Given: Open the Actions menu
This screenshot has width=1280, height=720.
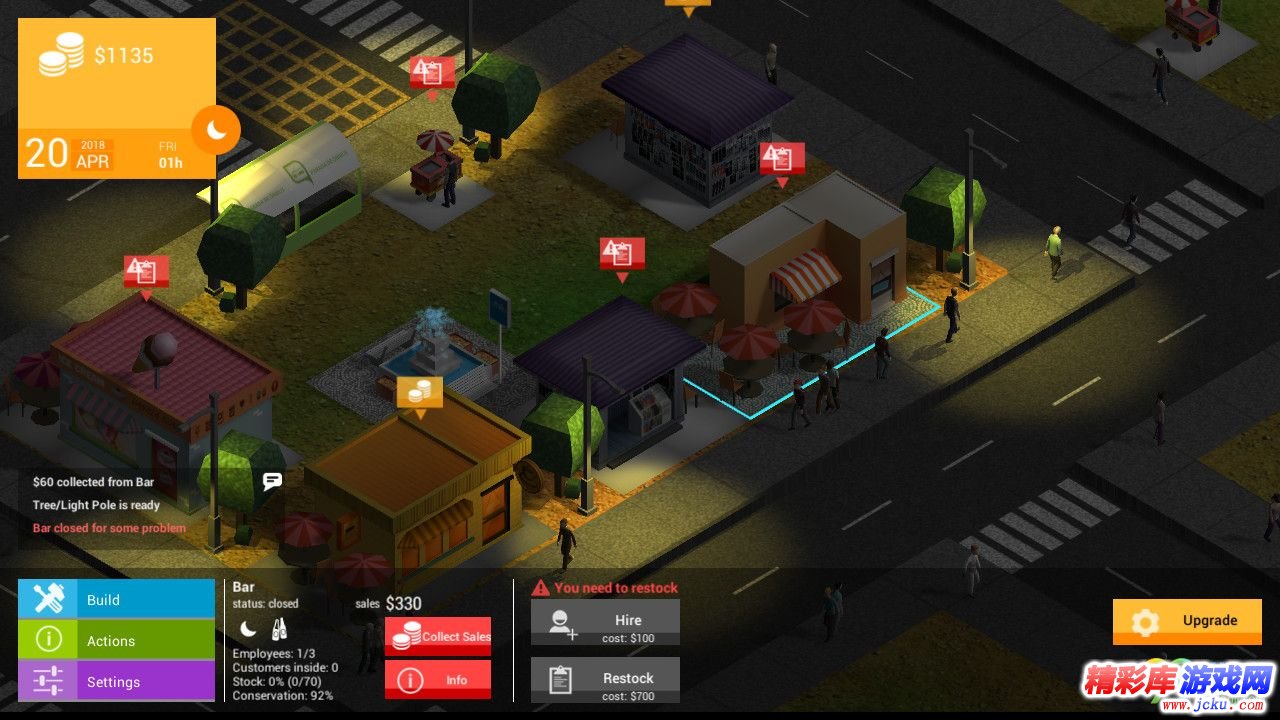Looking at the screenshot, I should pyautogui.click(x=116, y=640).
